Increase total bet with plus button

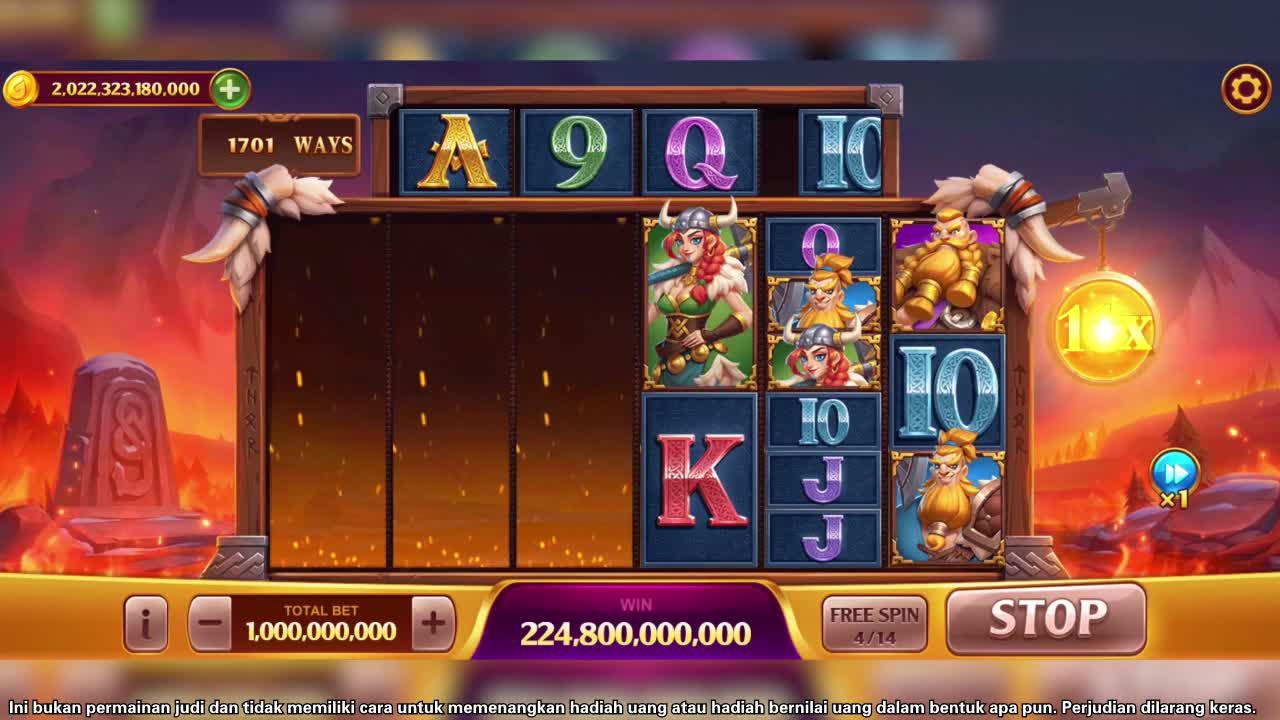[x=433, y=624]
